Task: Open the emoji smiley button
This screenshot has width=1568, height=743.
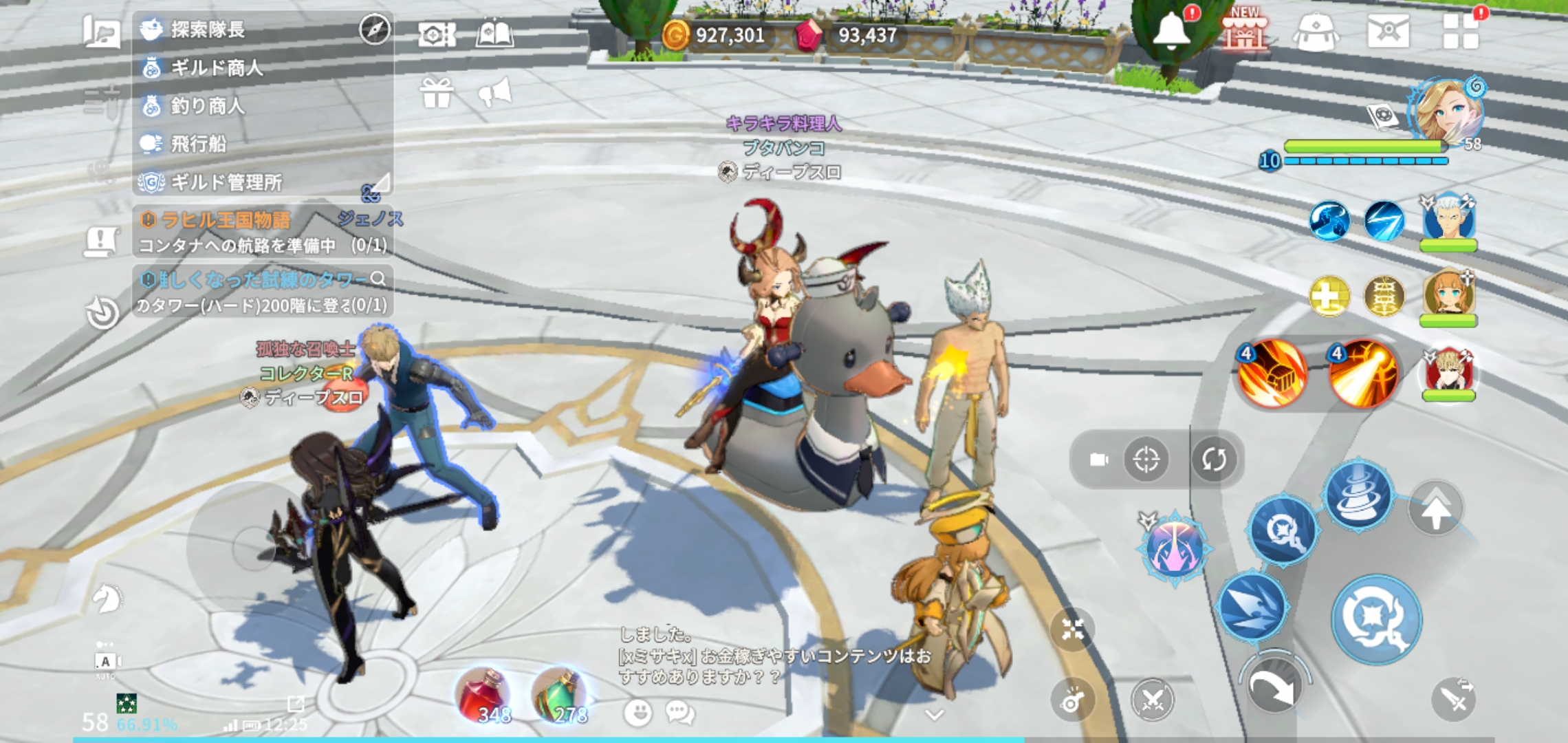Action: point(638,713)
